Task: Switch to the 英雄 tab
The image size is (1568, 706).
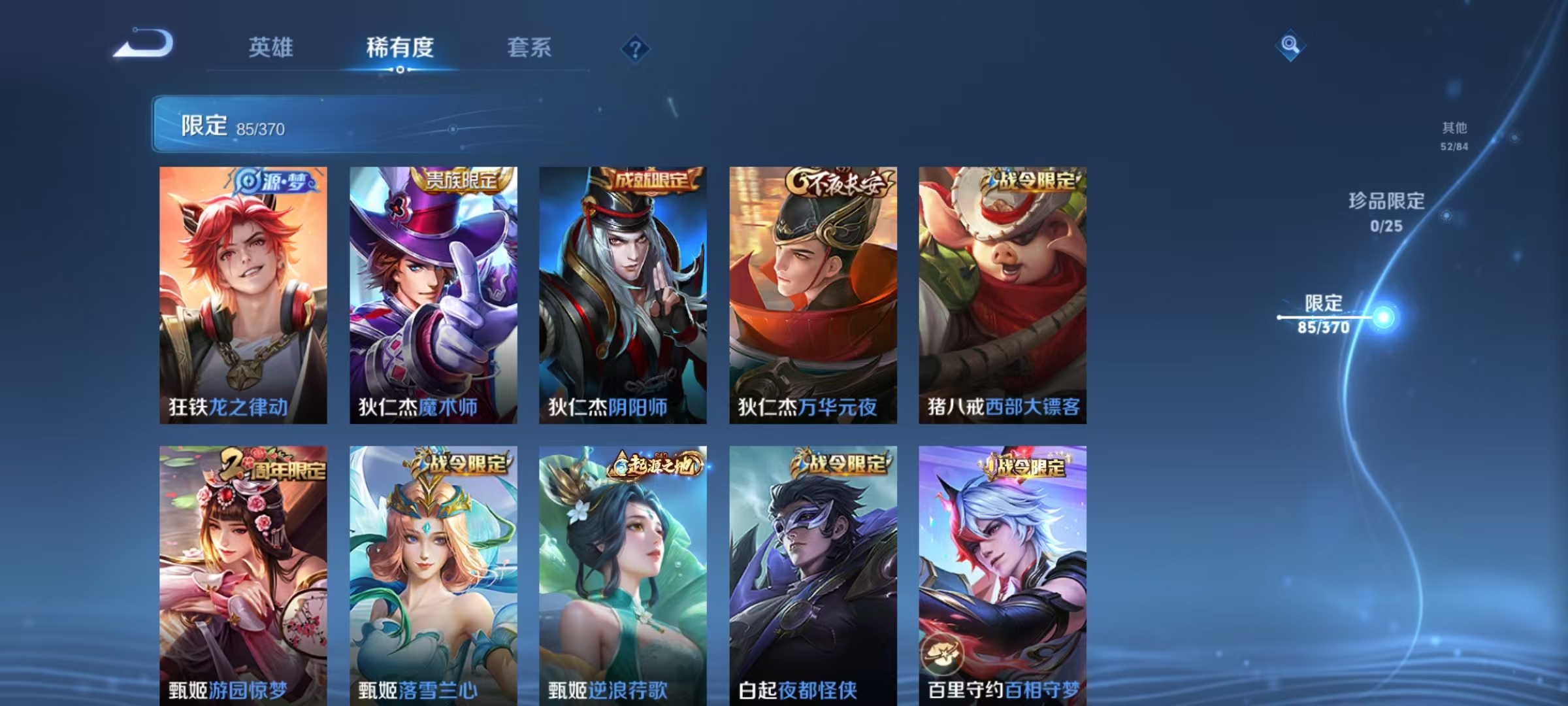Action: [270, 47]
